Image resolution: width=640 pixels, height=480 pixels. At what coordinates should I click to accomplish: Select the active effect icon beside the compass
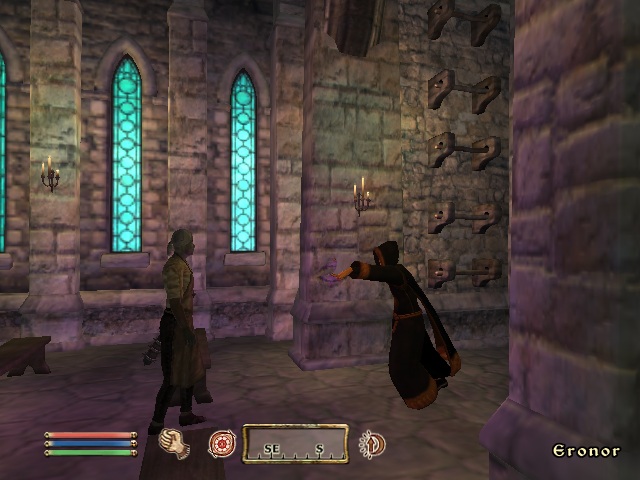tap(372, 443)
